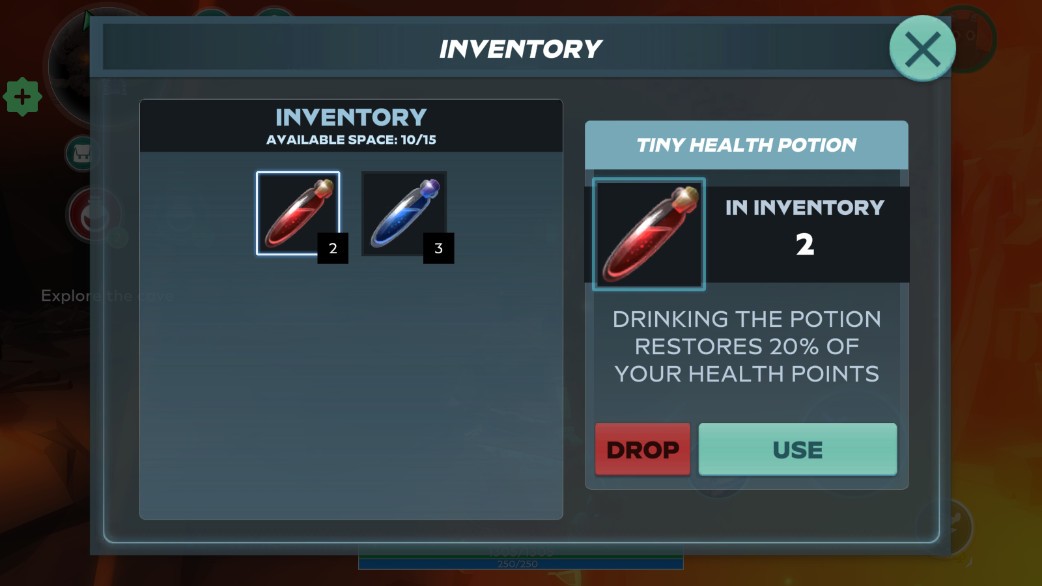Use the Tiny Health Potion
Image resolution: width=1042 pixels, height=586 pixels.
coord(797,449)
